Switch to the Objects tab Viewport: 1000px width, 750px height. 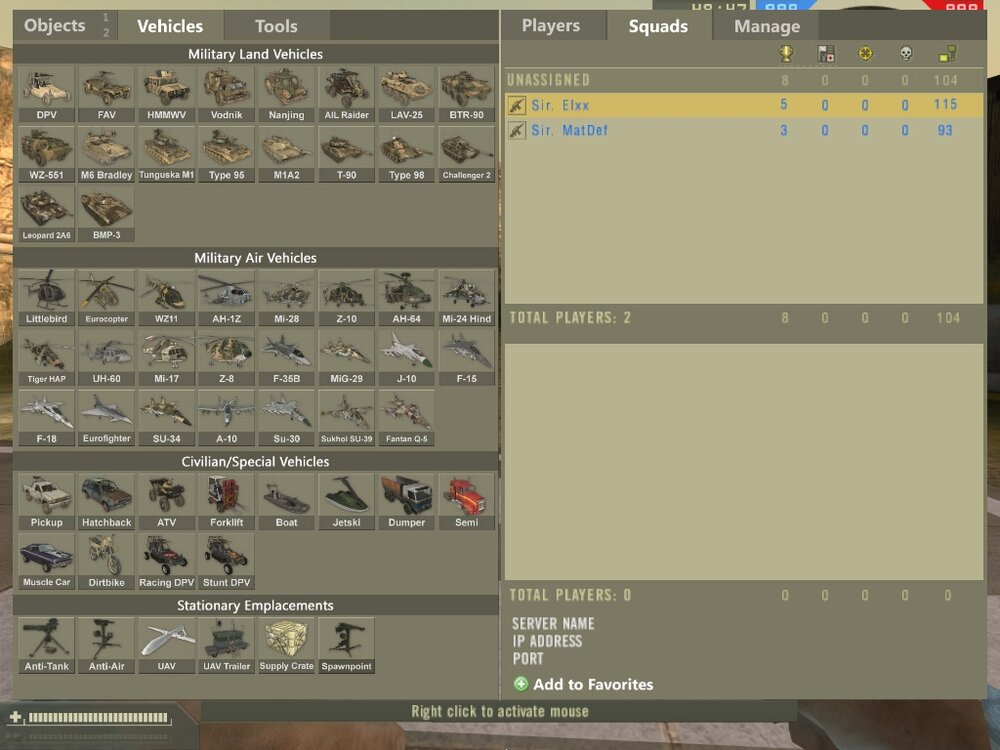(55, 26)
